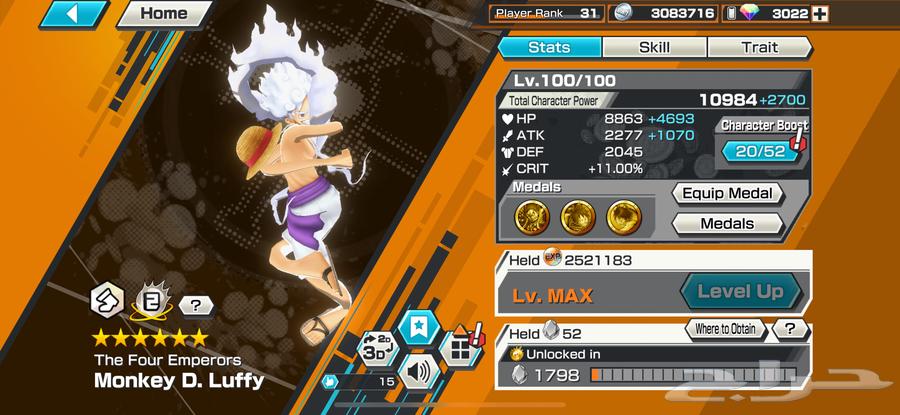Return to the Home screen
This screenshot has height=415, width=900.
[x=163, y=14]
